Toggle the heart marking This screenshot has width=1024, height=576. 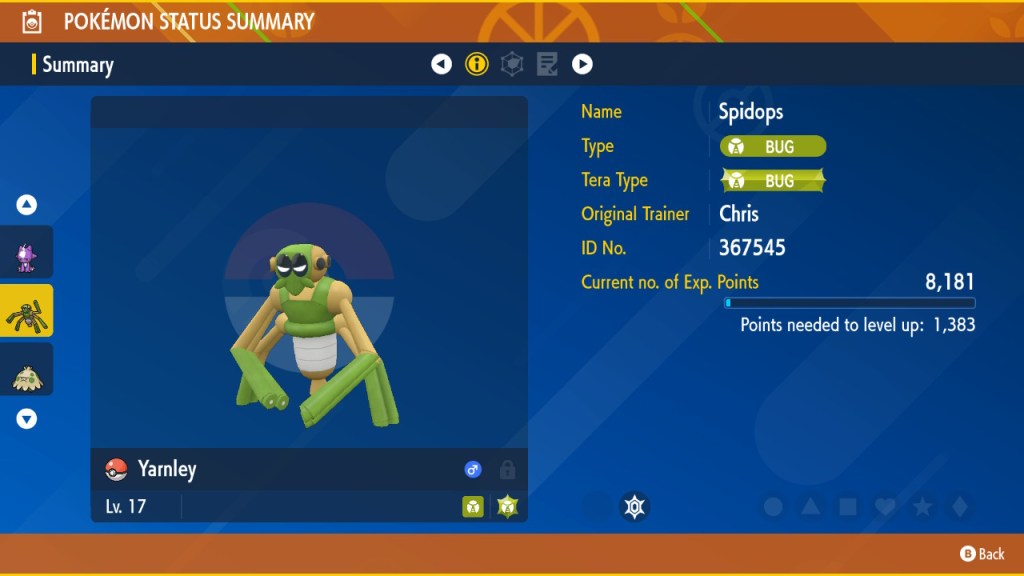tap(884, 507)
